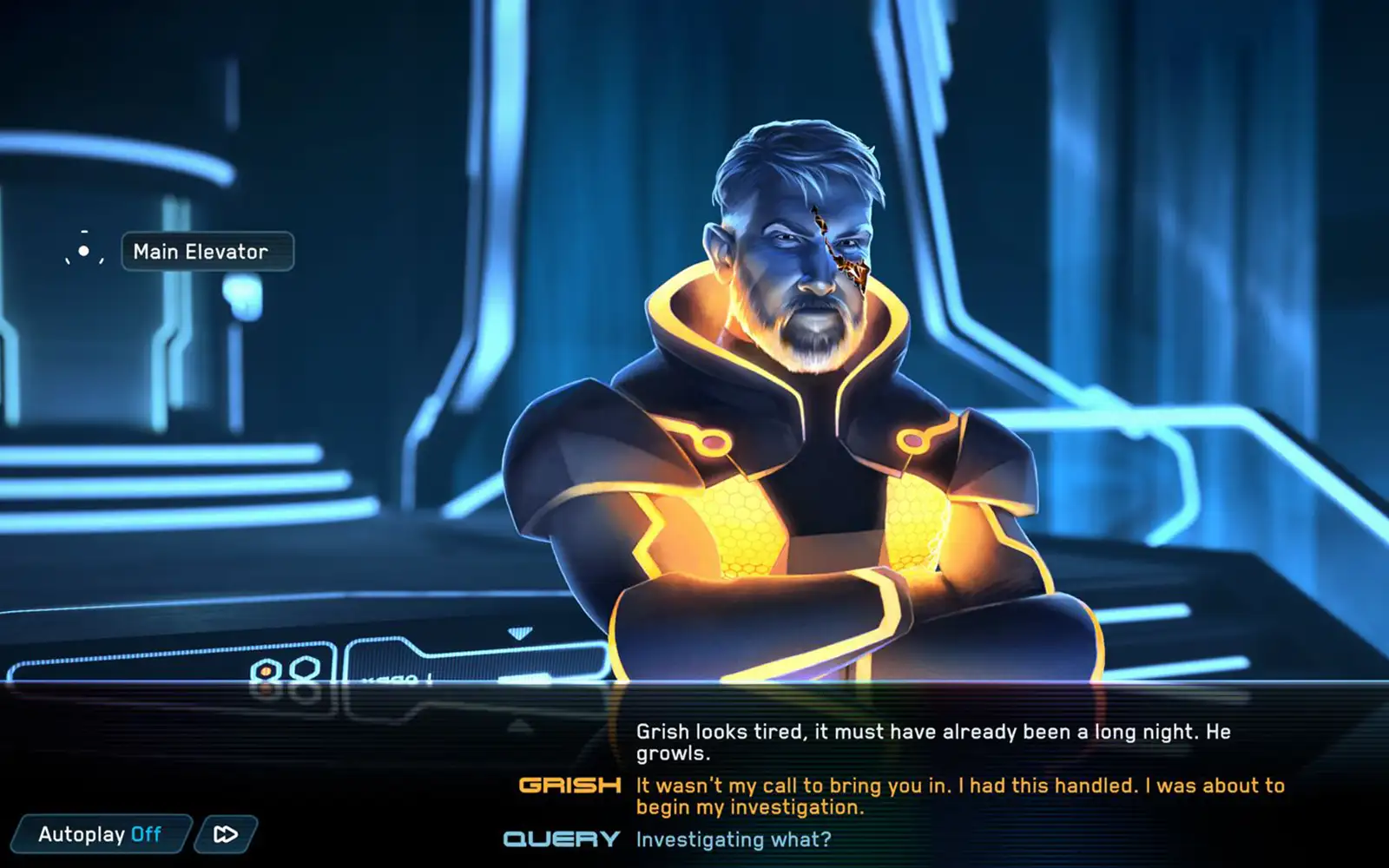This screenshot has width=1389, height=868.
Task: Click the fast-forward skip arrow button
Action: tap(227, 834)
